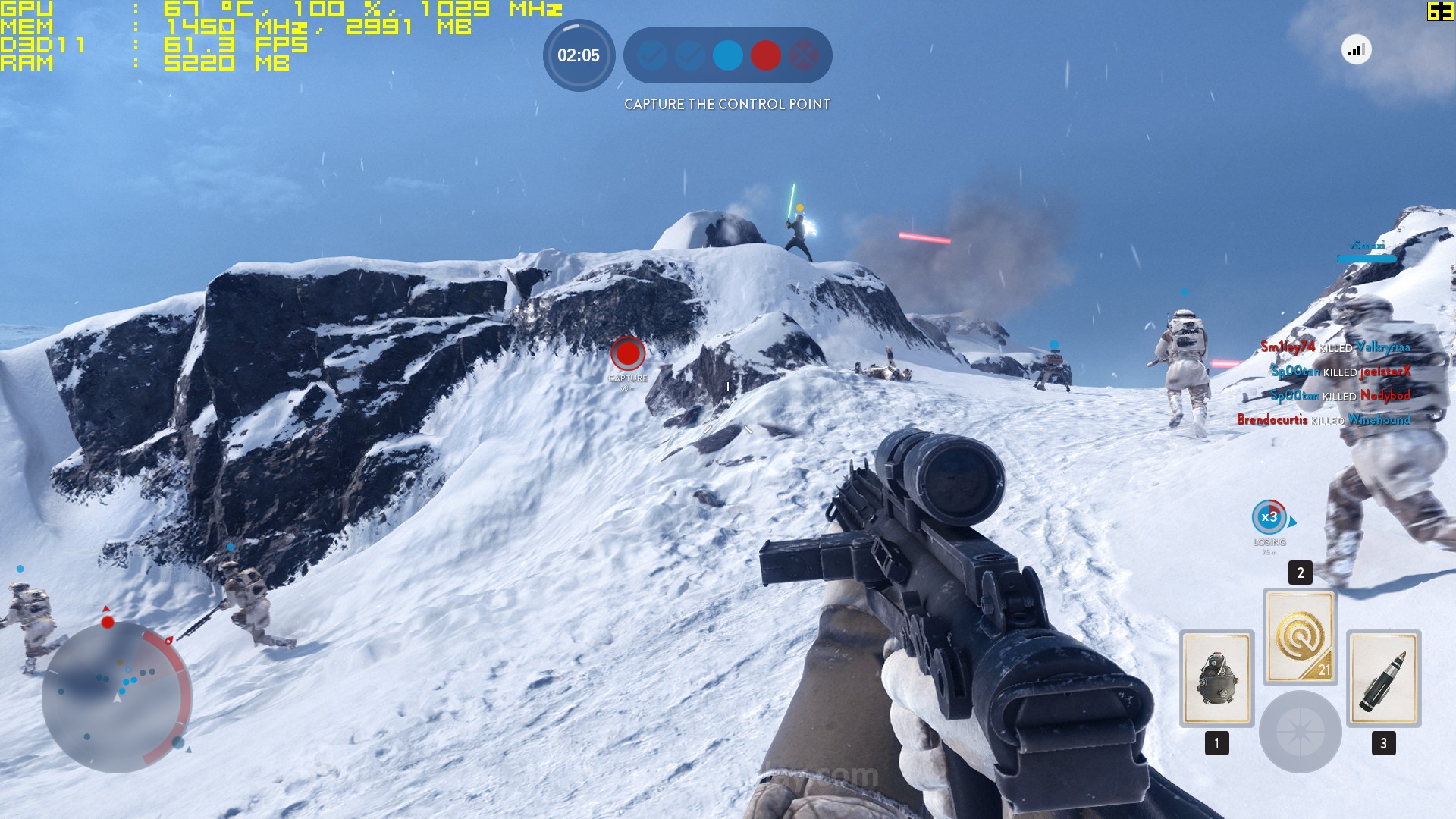Click the network signal strength icon

click(1356, 50)
